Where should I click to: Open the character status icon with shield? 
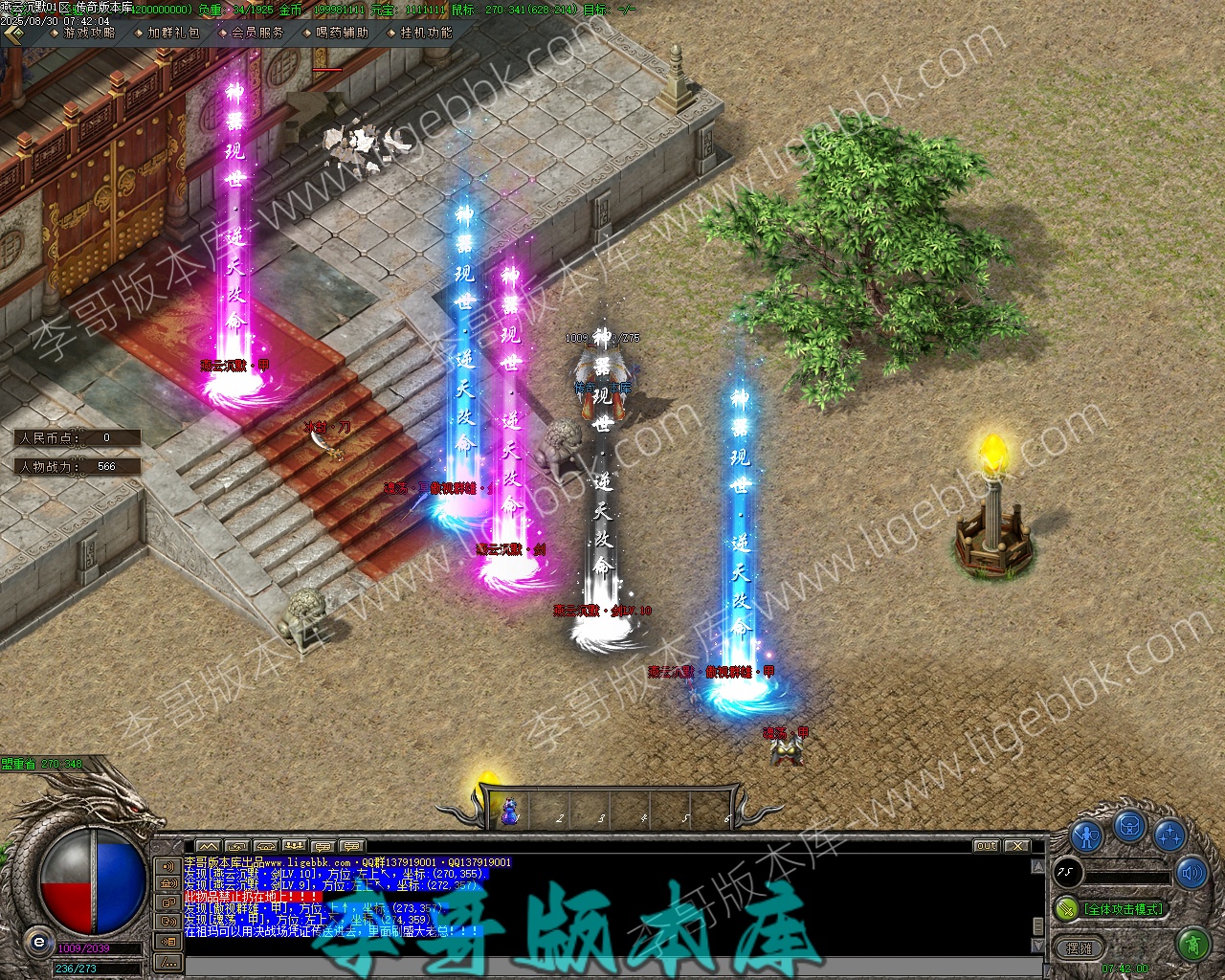pos(1086,835)
